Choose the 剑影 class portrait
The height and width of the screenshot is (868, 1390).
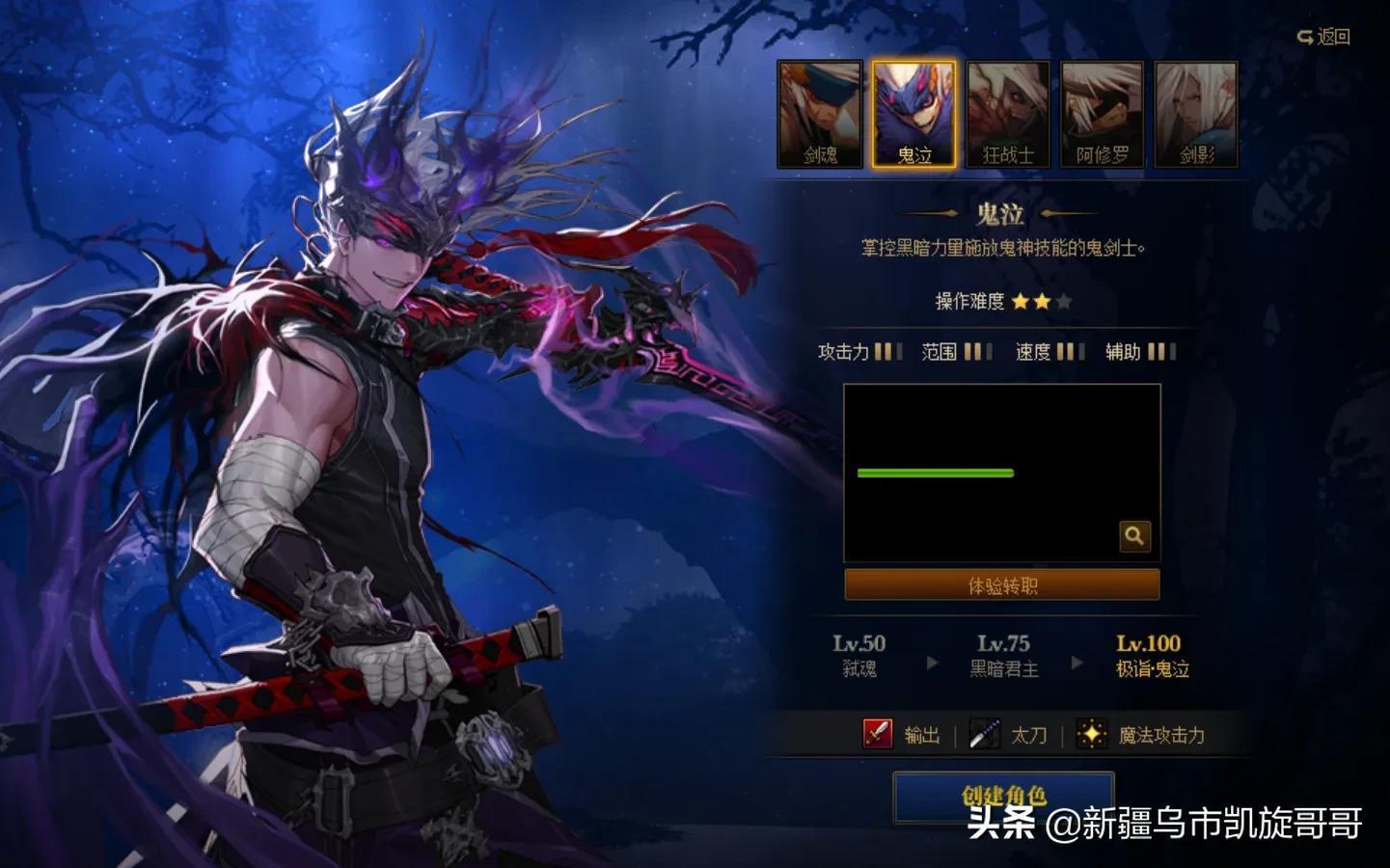[1196, 114]
